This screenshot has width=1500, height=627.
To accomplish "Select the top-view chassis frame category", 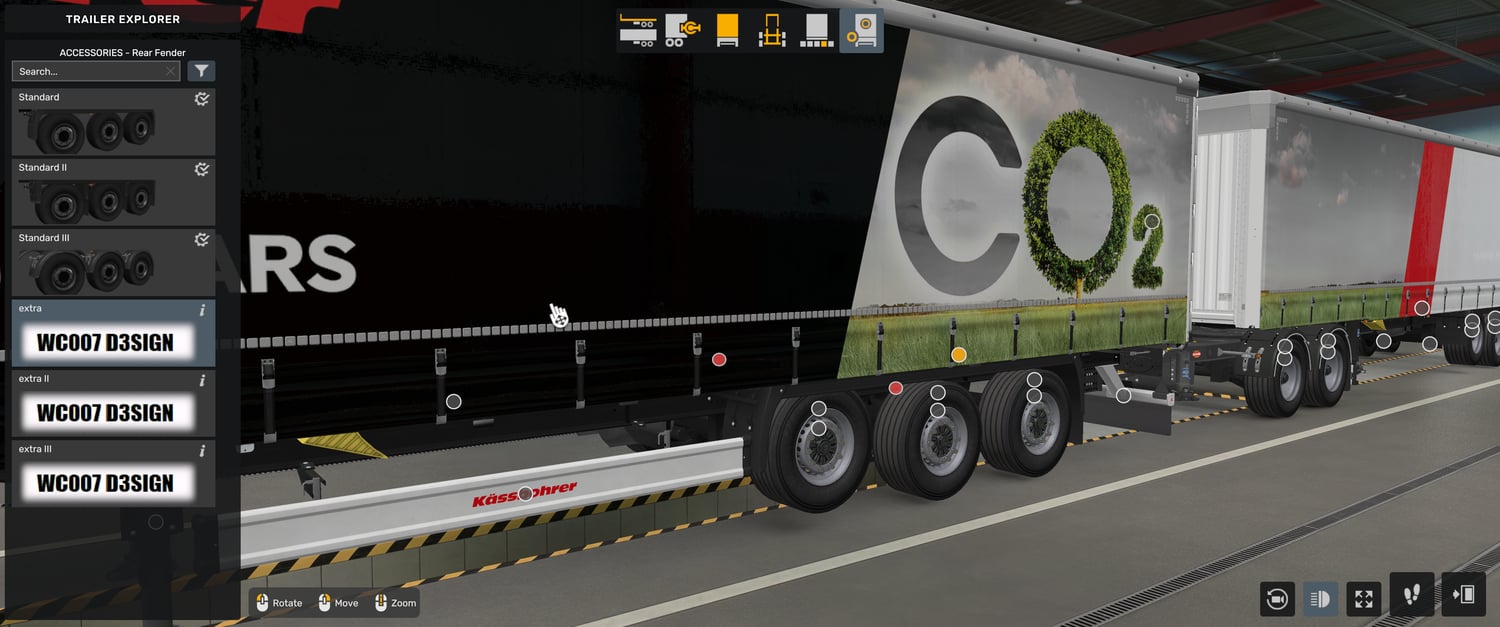I will pyautogui.click(x=771, y=30).
